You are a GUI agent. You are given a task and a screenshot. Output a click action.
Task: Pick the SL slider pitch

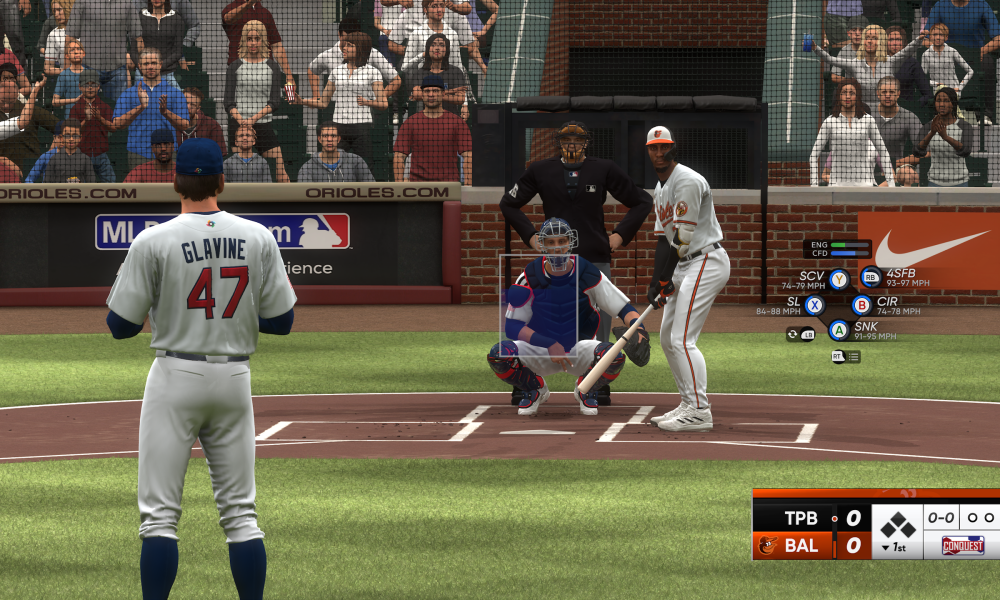click(815, 305)
